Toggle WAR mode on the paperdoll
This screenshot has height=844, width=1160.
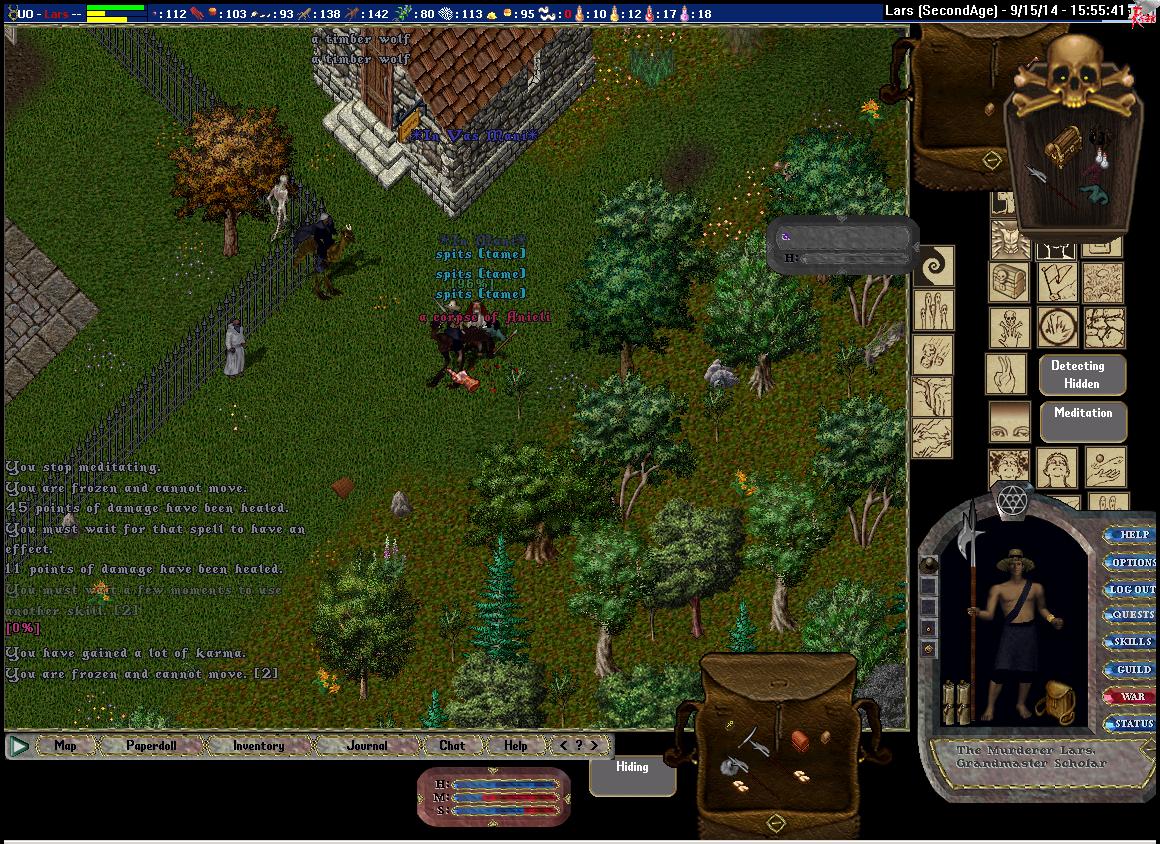pyautogui.click(x=1132, y=696)
